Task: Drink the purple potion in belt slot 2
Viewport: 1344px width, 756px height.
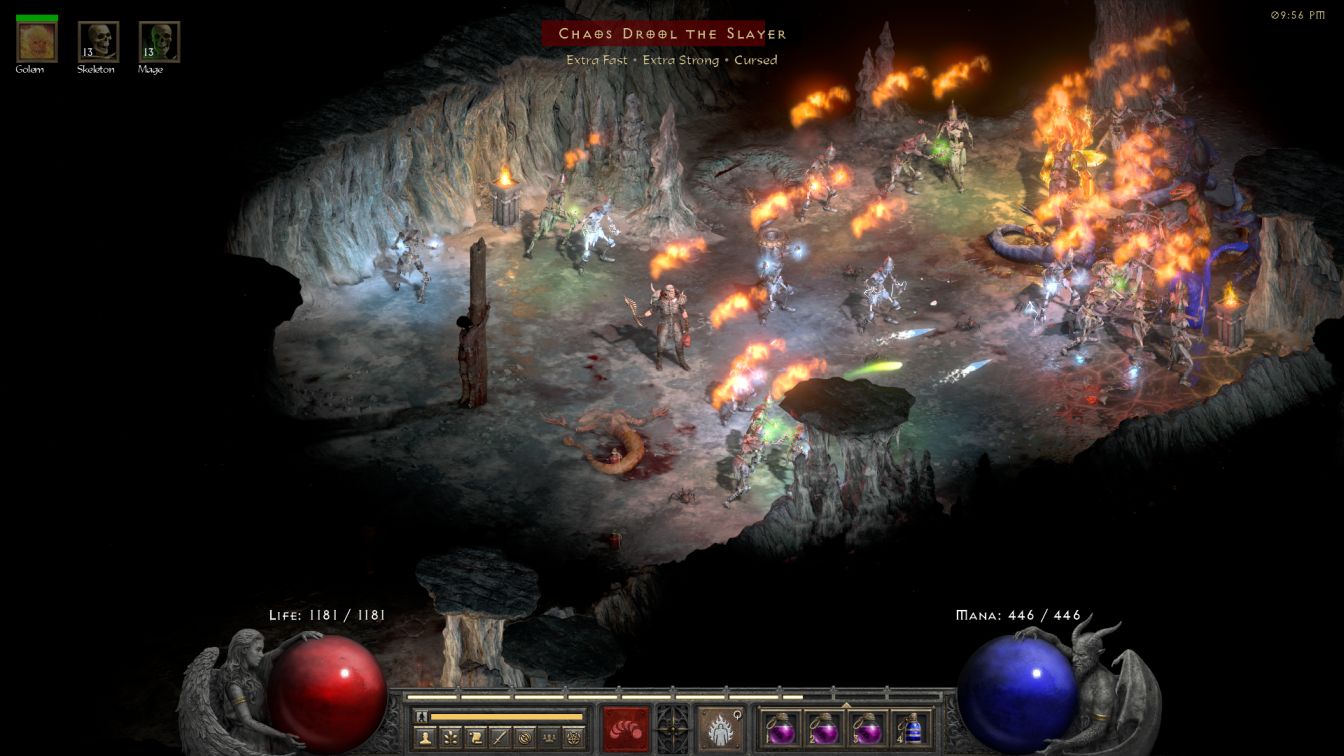Action: (x=824, y=728)
